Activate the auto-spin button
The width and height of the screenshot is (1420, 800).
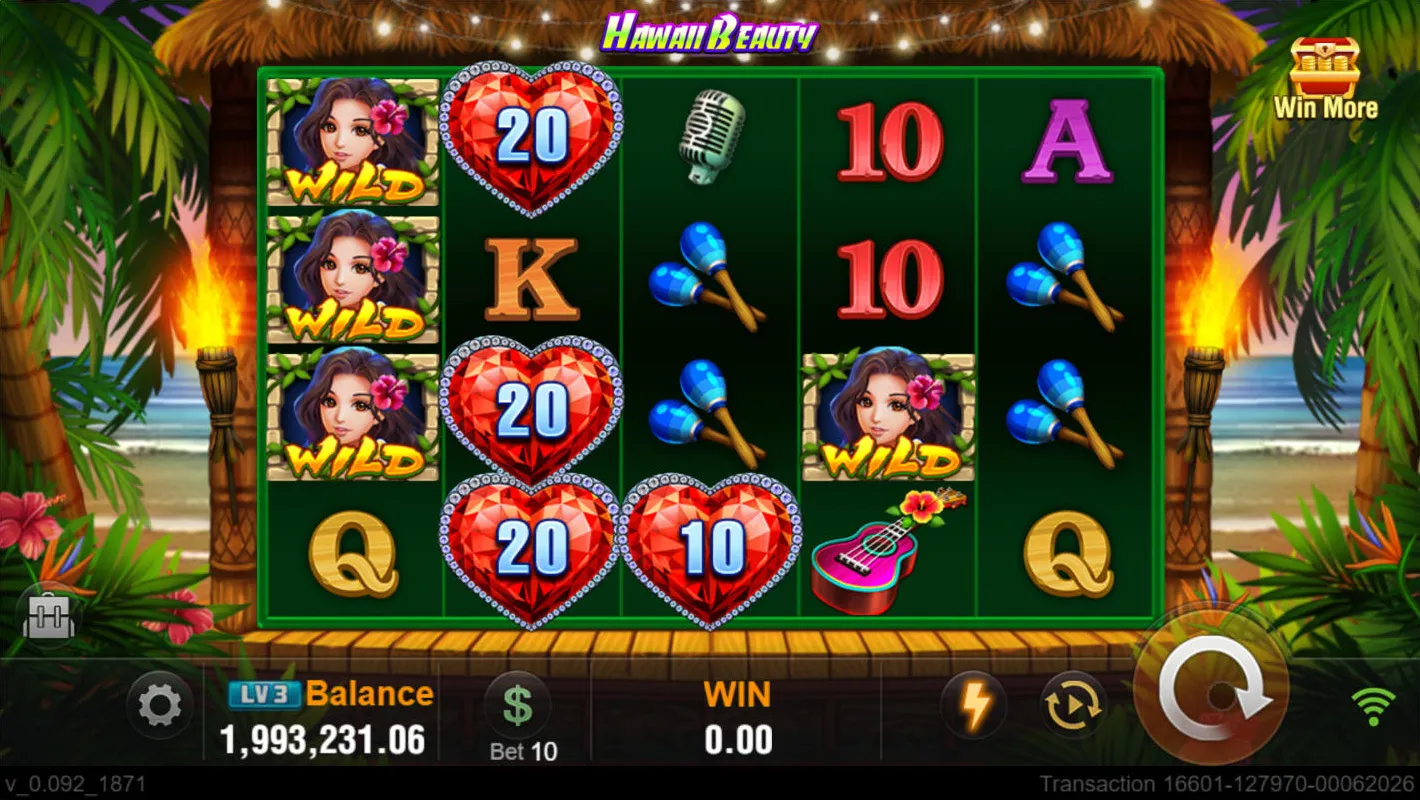pyautogui.click(x=1073, y=706)
